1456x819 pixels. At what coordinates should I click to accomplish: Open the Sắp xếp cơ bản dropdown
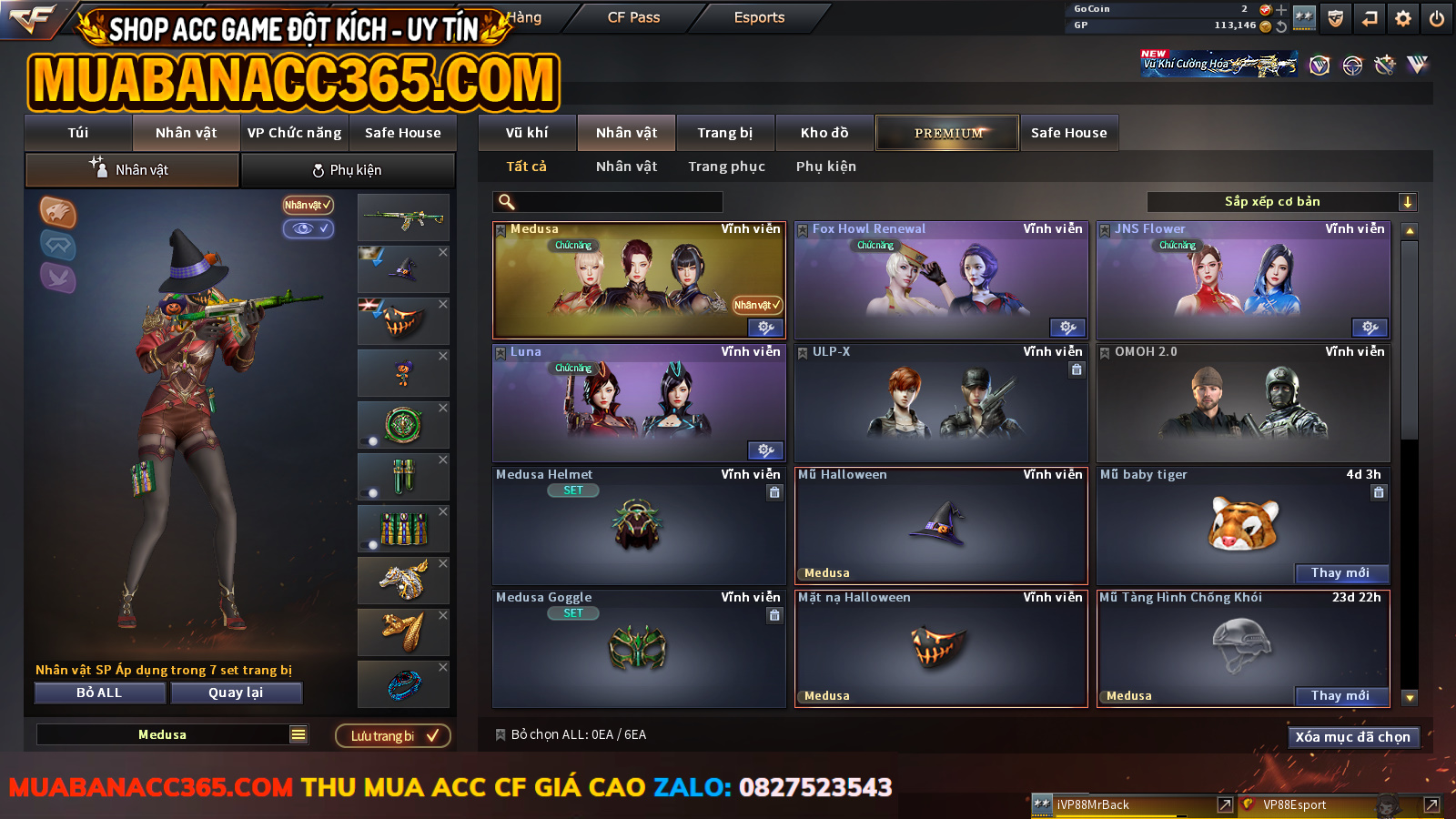point(1281,202)
